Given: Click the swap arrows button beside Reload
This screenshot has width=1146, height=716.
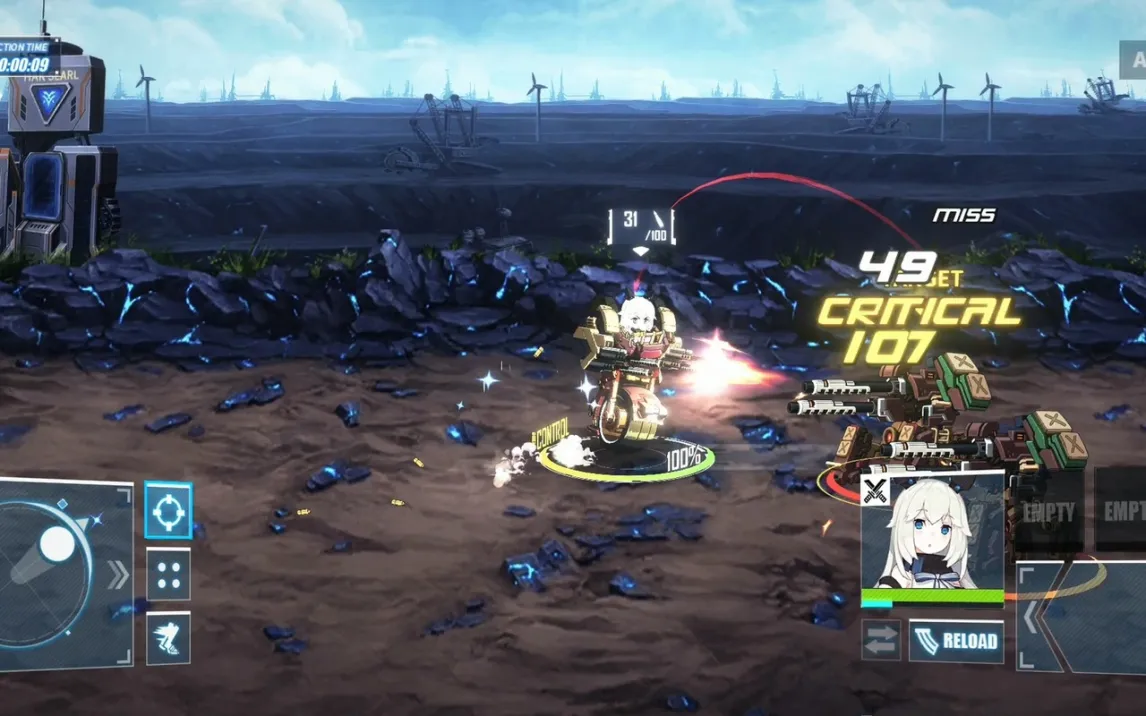Looking at the screenshot, I should pos(881,641).
